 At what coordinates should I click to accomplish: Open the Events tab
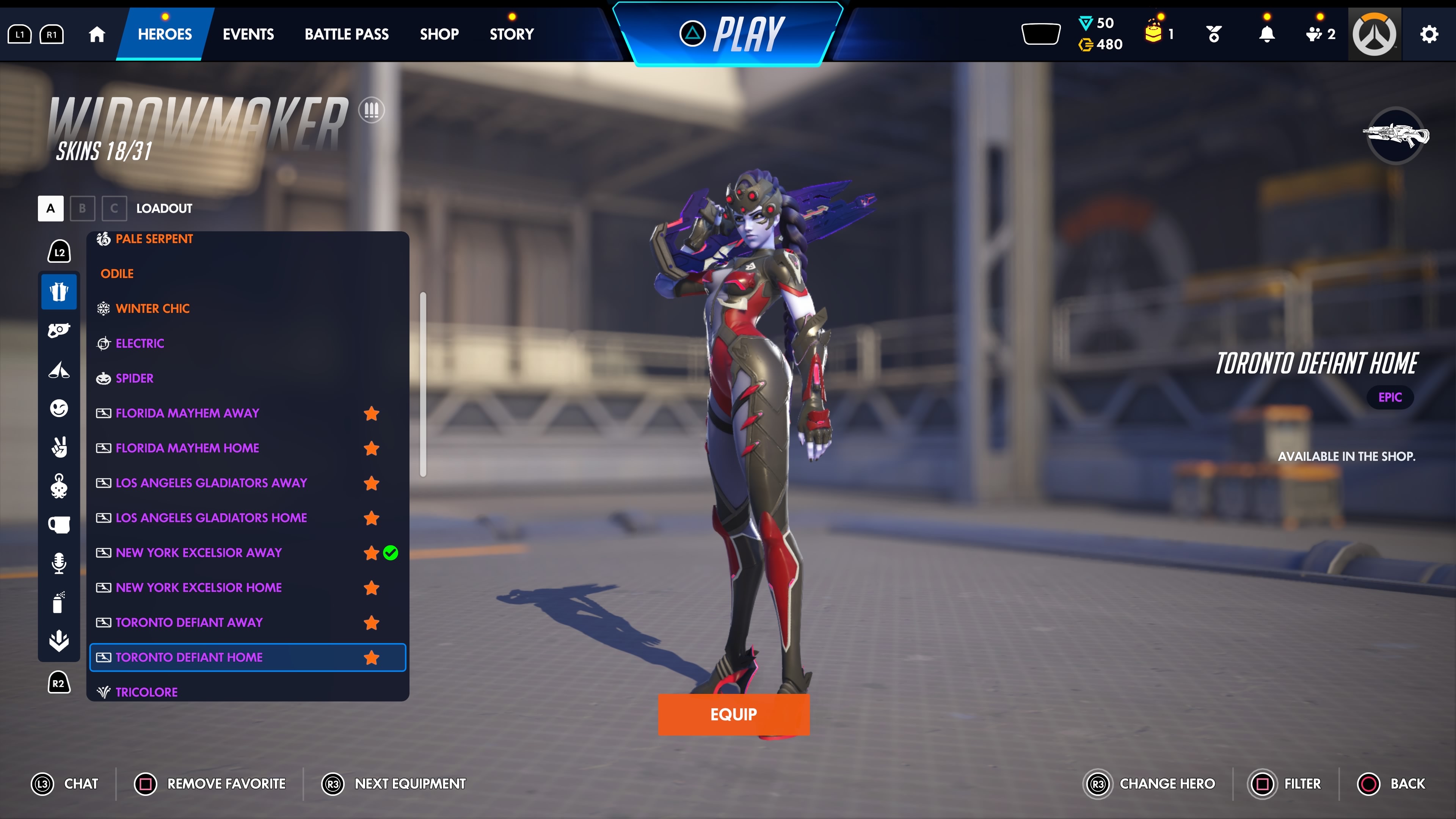[x=248, y=34]
